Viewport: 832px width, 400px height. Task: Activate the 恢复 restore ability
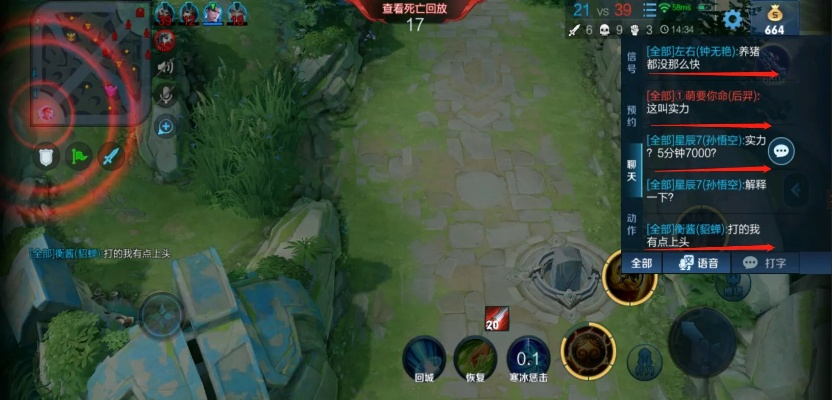pyautogui.click(x=475, y=355)
